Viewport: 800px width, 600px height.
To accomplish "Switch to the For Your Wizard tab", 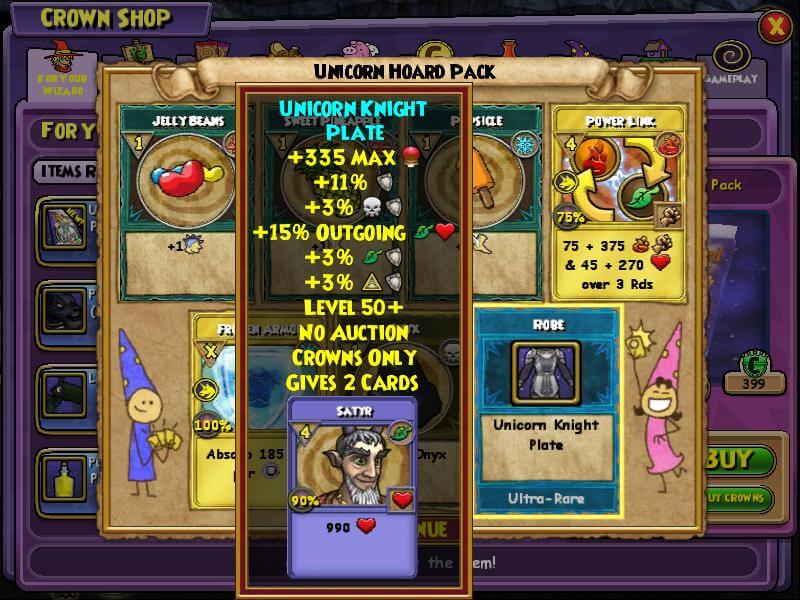I will coord(63,68).
